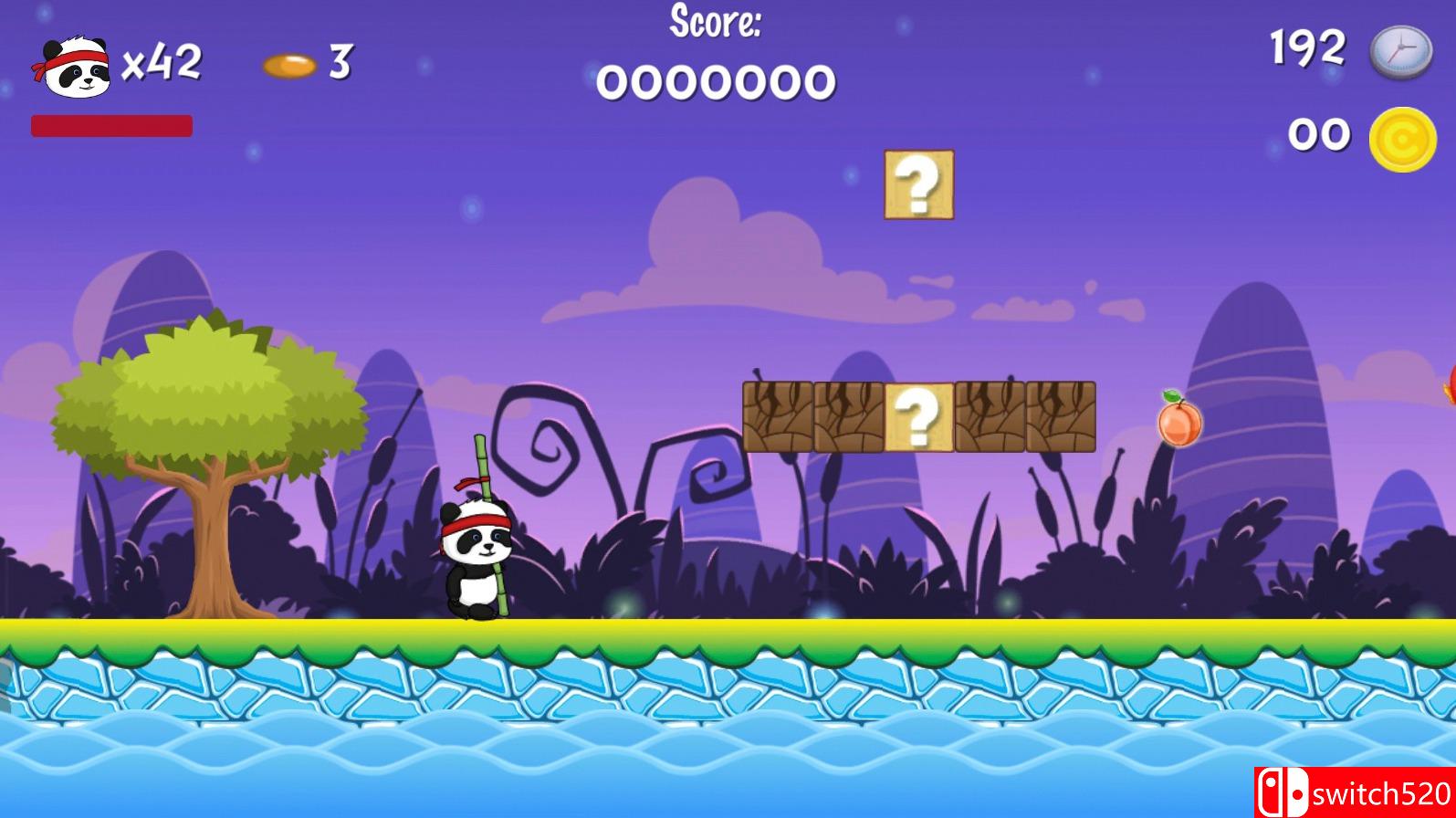Image resolution: width=1456 pixels, height=818 pixels.
Task: Click the gem count number 3
Action: [x=340, y=62]
